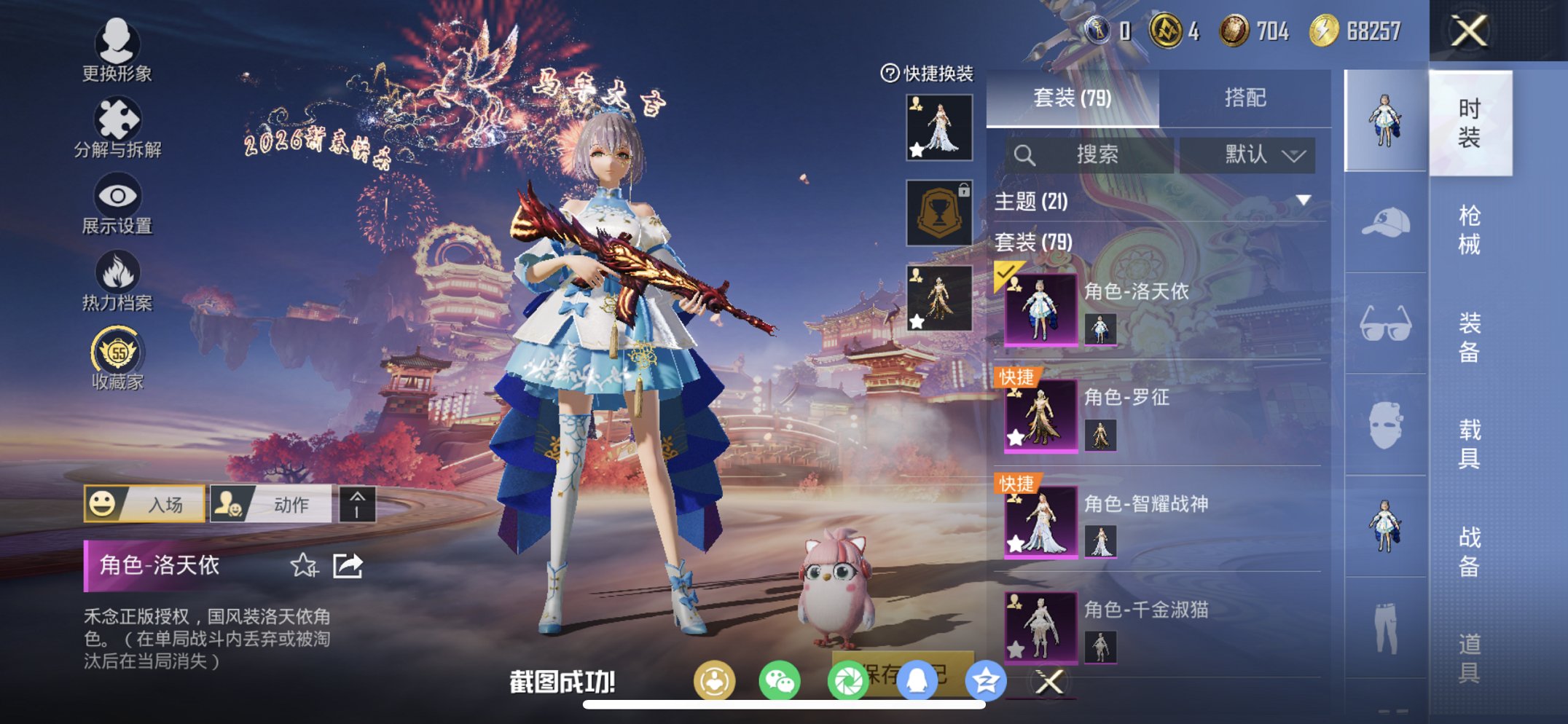
Task: Open the 默认 sort dropdown
Action: point(1248,154)
